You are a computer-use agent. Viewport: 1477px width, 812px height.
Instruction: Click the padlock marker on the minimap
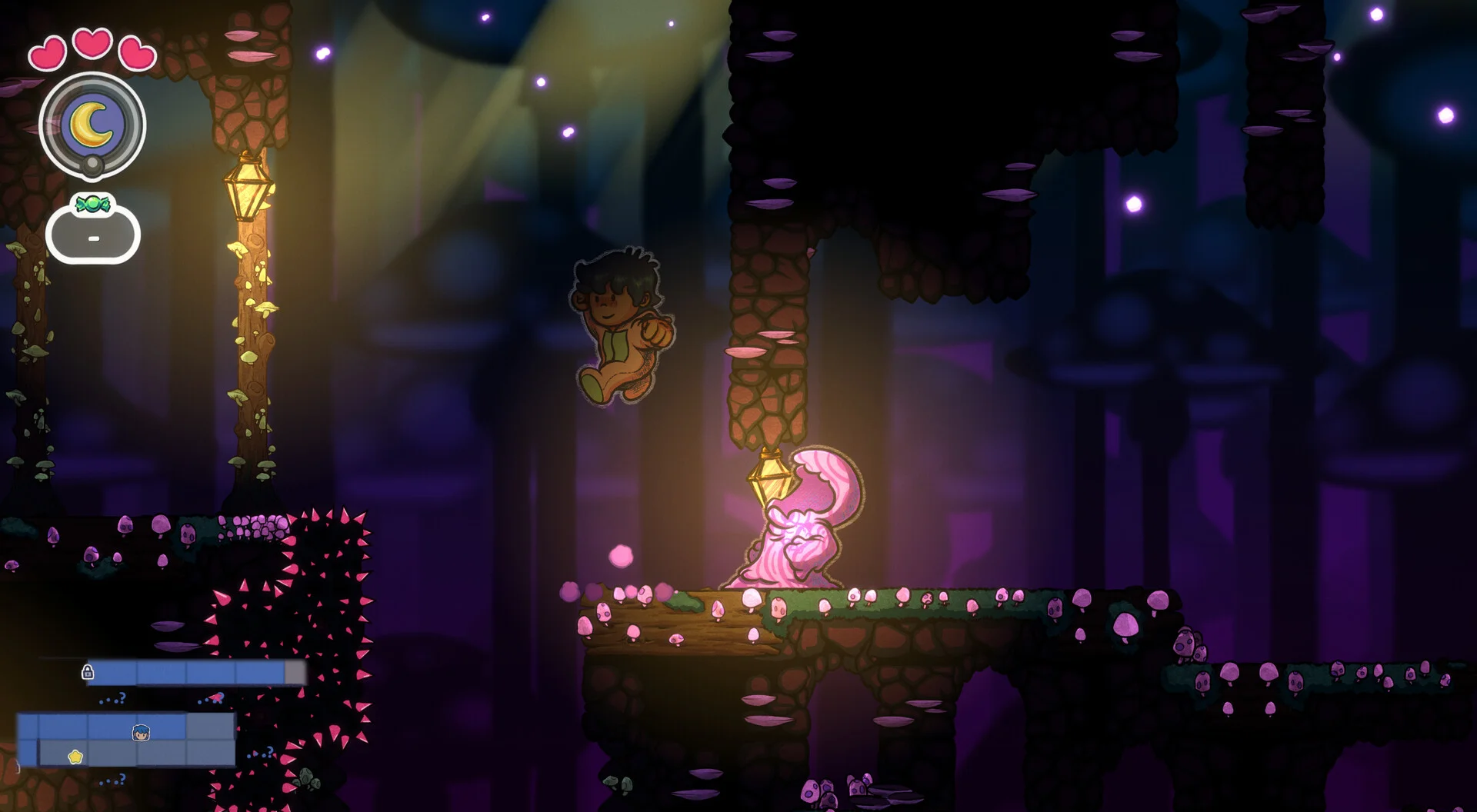point(88,672)
